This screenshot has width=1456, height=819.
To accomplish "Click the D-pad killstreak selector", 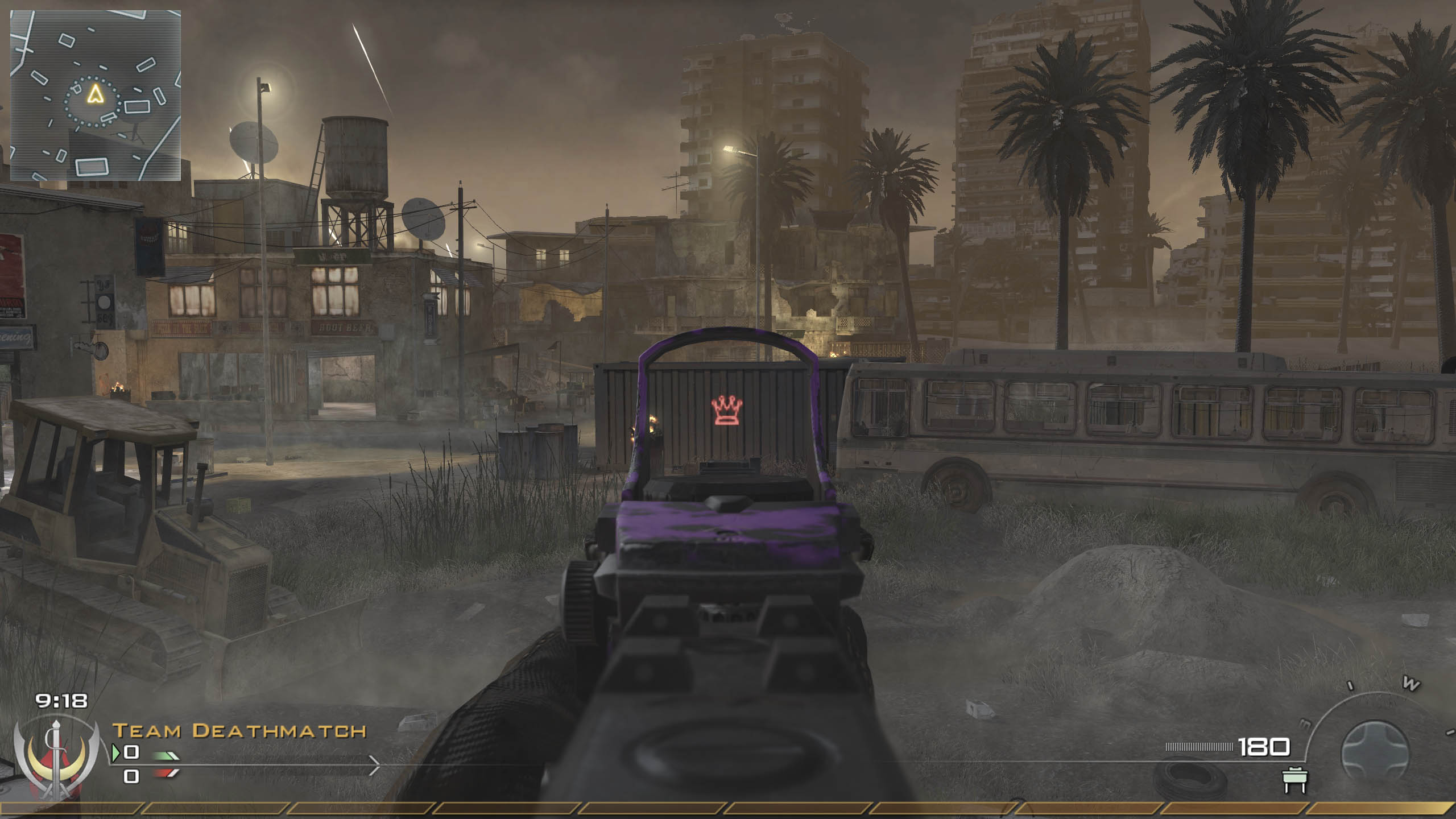I will (1374, 752).
